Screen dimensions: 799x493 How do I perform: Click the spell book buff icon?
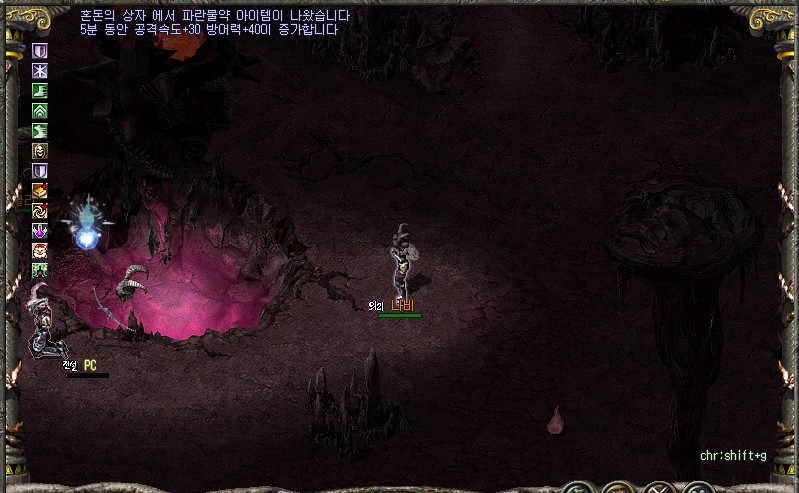click(x=40, y=190)
